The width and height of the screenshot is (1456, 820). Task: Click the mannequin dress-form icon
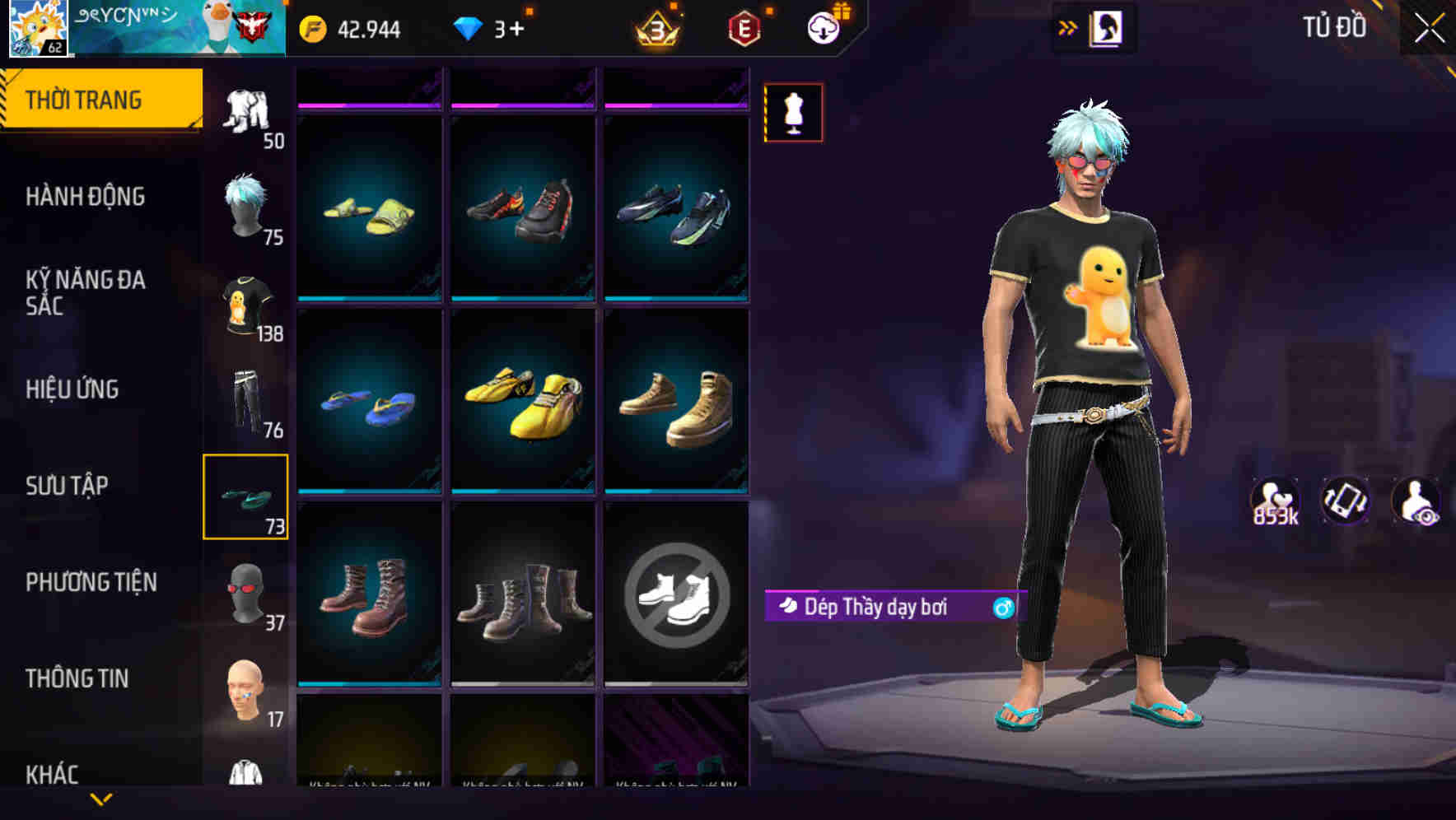pos(793,113)
